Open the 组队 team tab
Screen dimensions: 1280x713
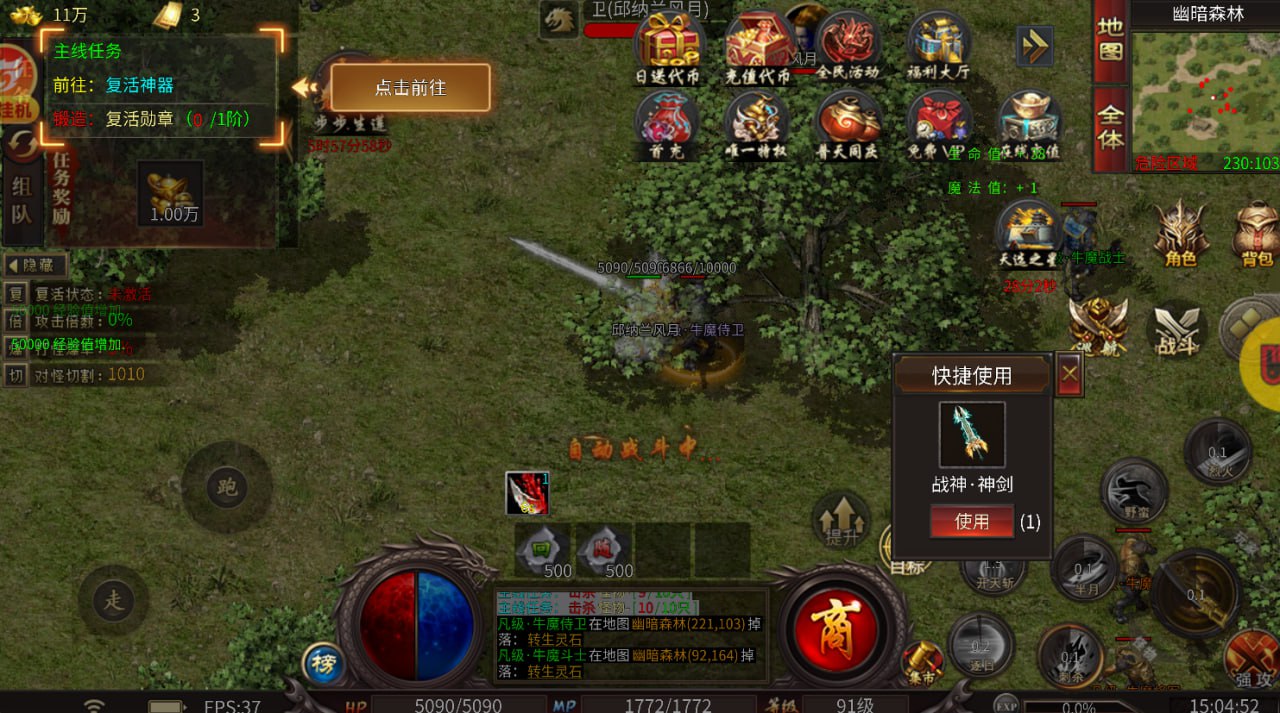click(22, 200)
